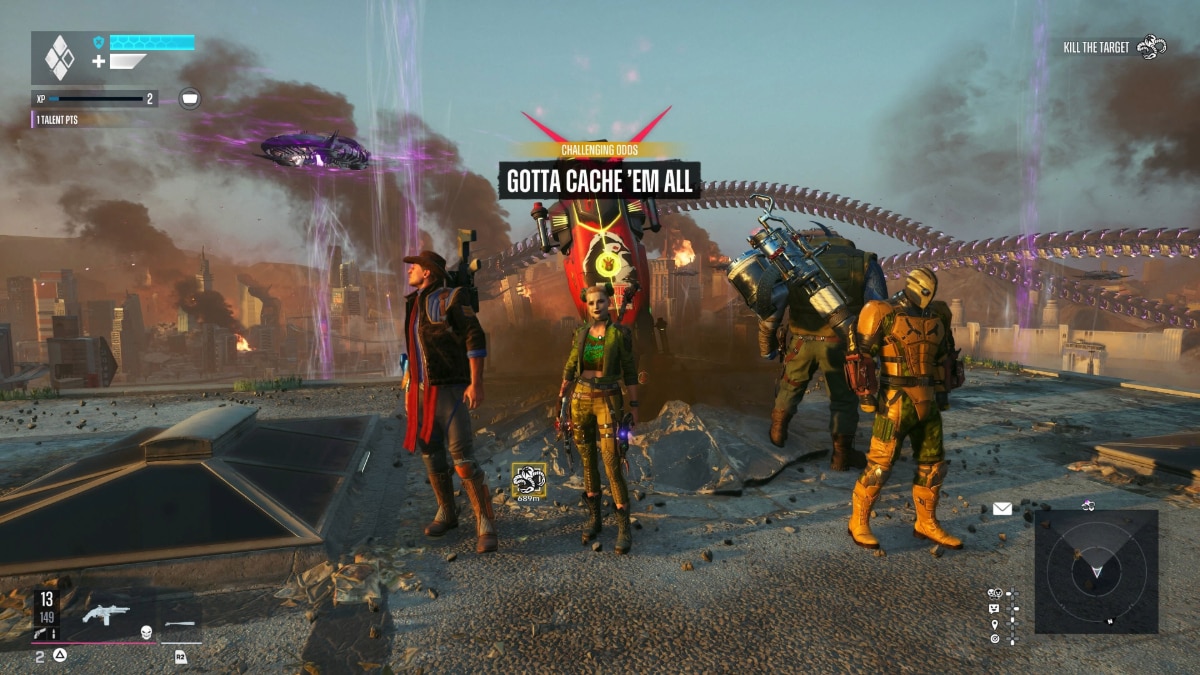Click the Harley Quinn diamond character emblem
Screen dimensions: 1200x675
(x=60, y=58)
